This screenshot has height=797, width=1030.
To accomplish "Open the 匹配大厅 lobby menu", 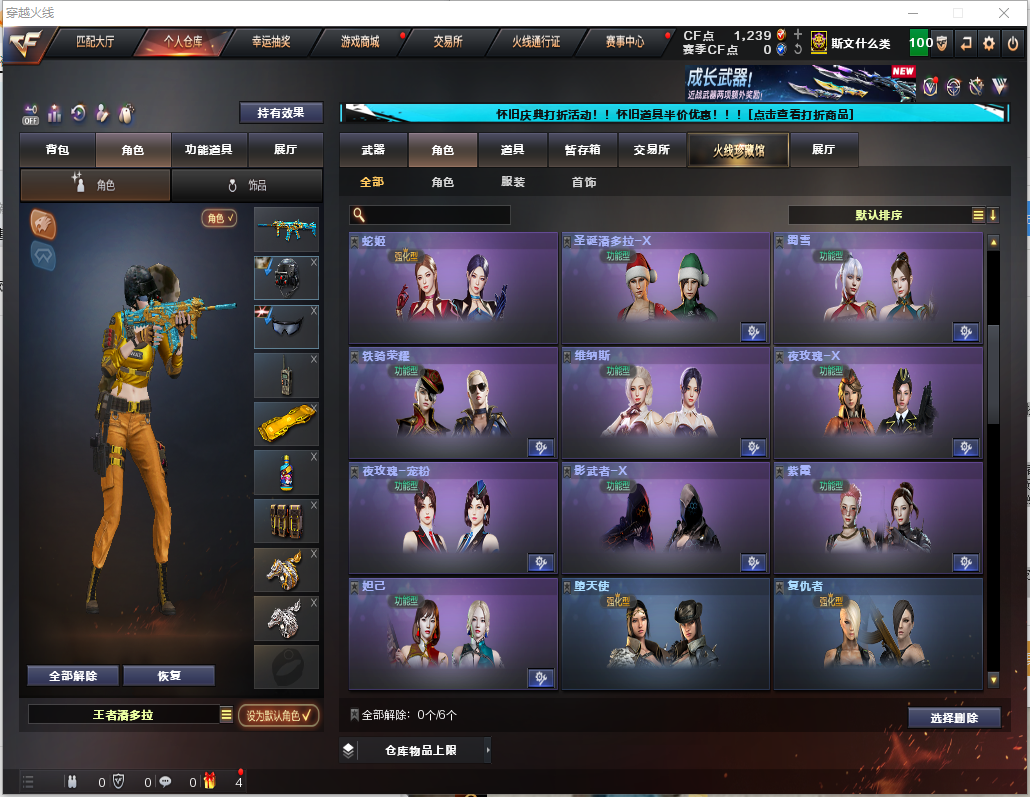I will pyautogui.click(x=96, y=42).
